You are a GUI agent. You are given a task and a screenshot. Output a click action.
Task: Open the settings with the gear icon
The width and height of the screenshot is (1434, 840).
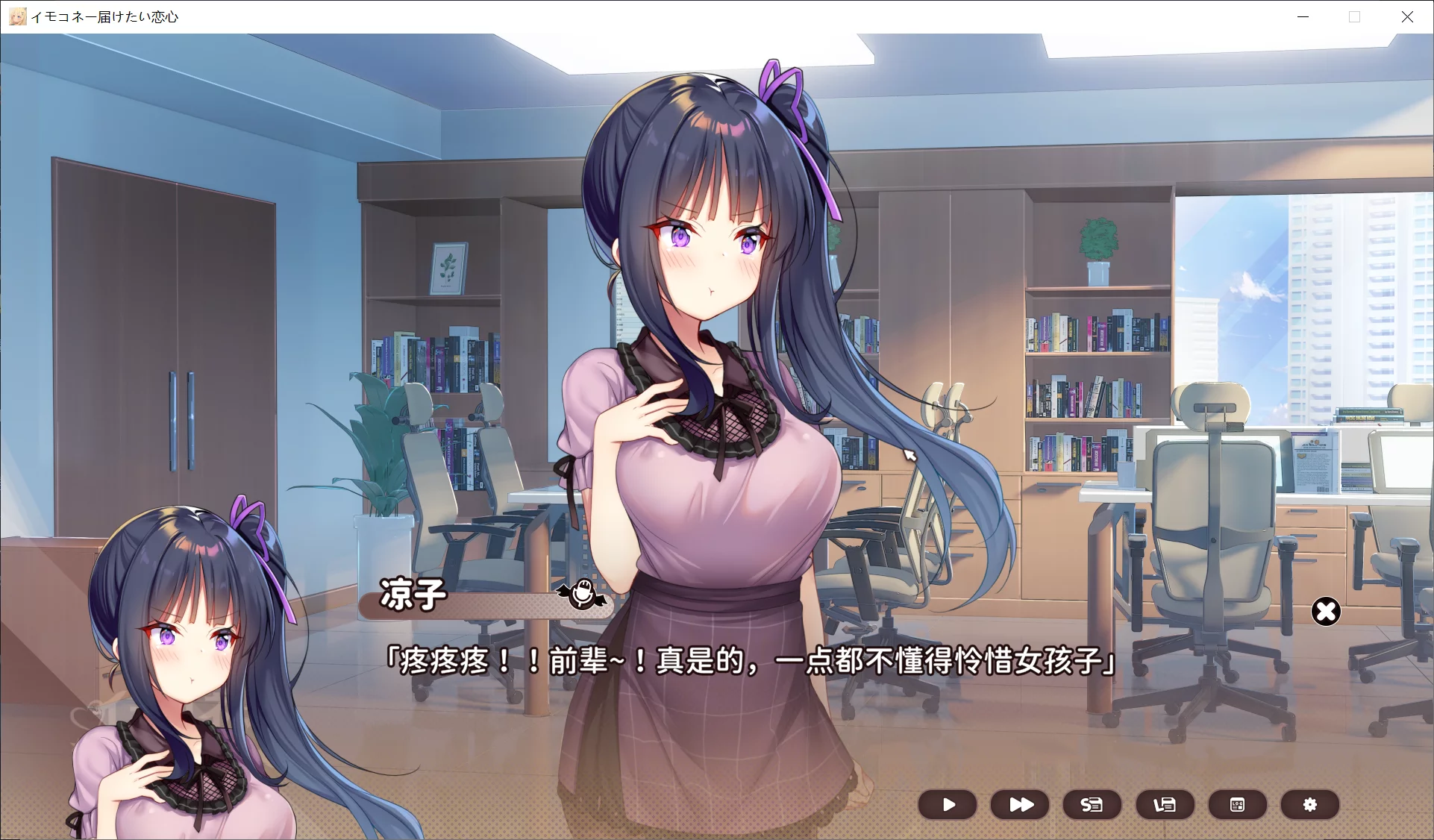[1309, 805]
